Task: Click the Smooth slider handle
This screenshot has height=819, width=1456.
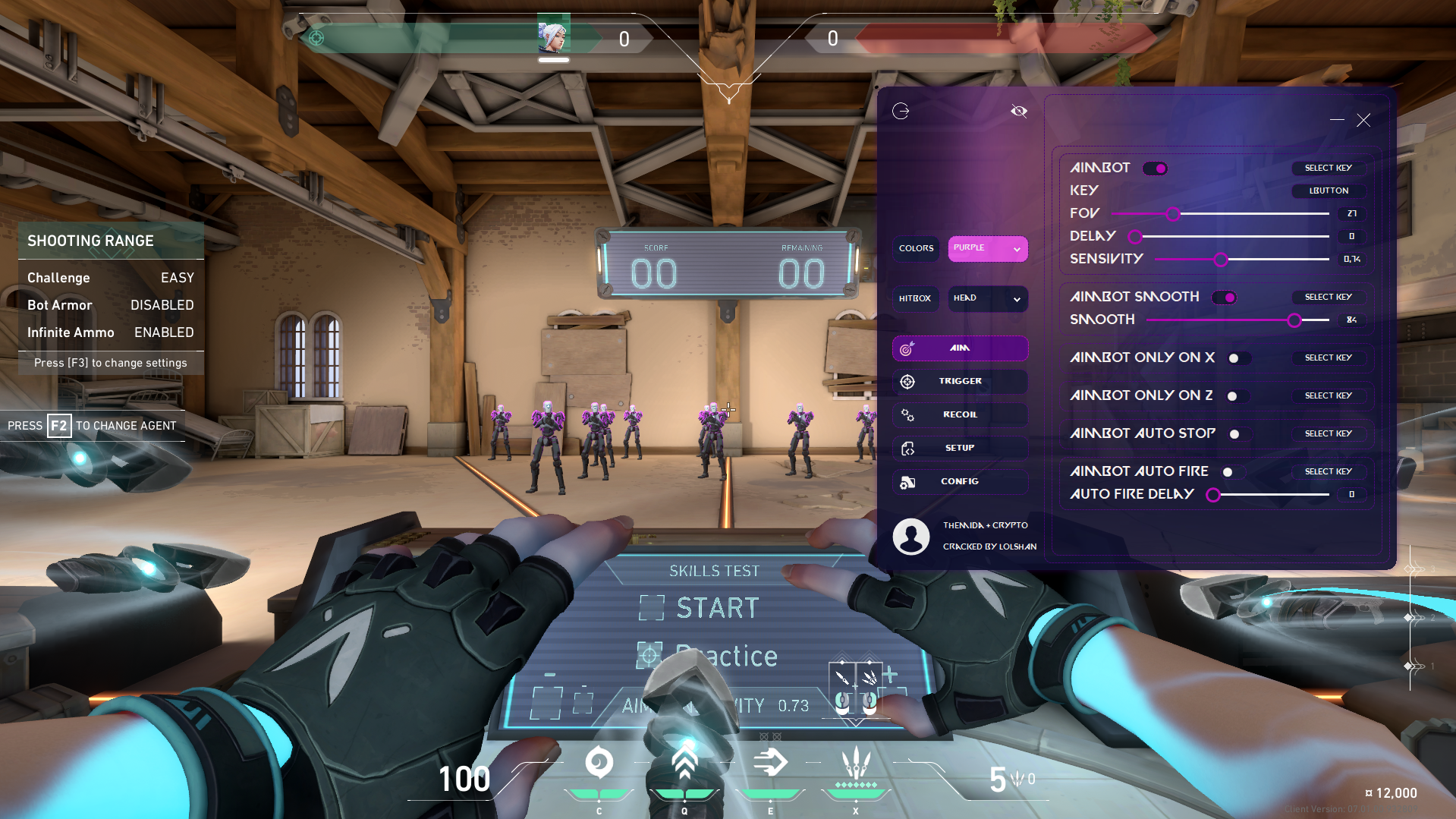Action: [x=1294, y=320]
